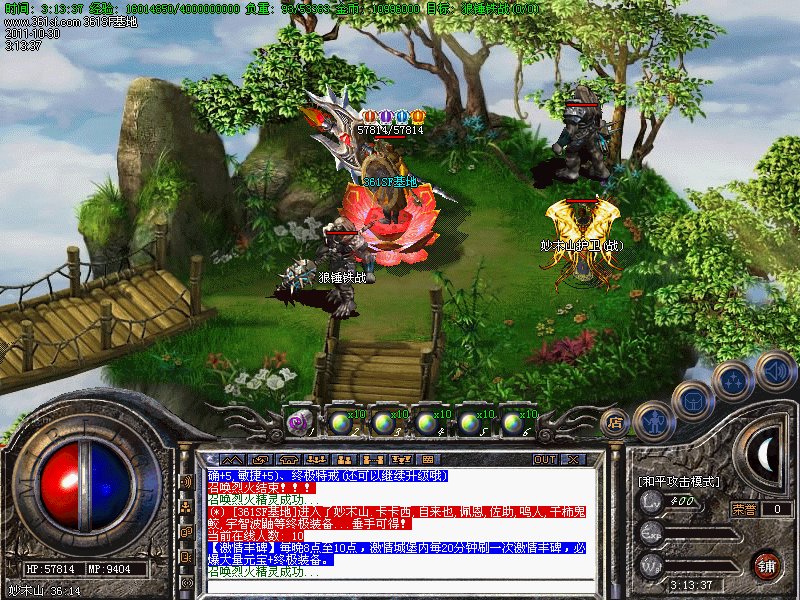The image size is (800, 600).
Task: Open the skills panel with sparkle icon
Action: [x=733, y=382]
